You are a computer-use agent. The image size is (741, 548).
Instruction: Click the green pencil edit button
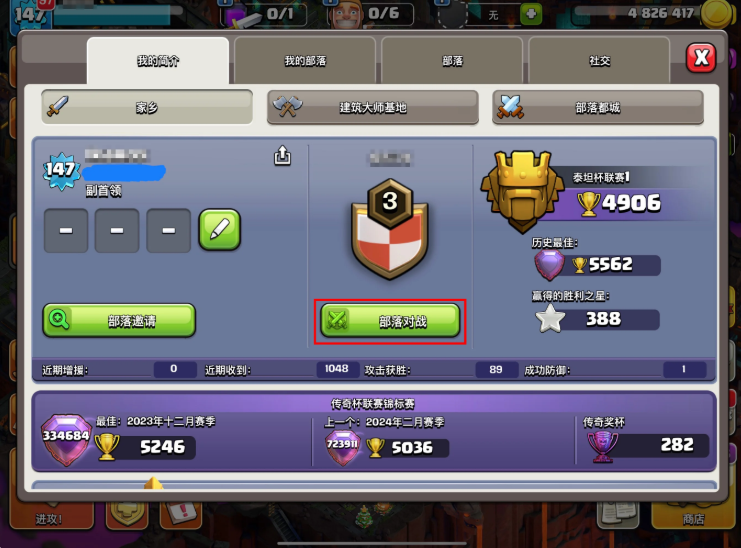click(219, 230)
